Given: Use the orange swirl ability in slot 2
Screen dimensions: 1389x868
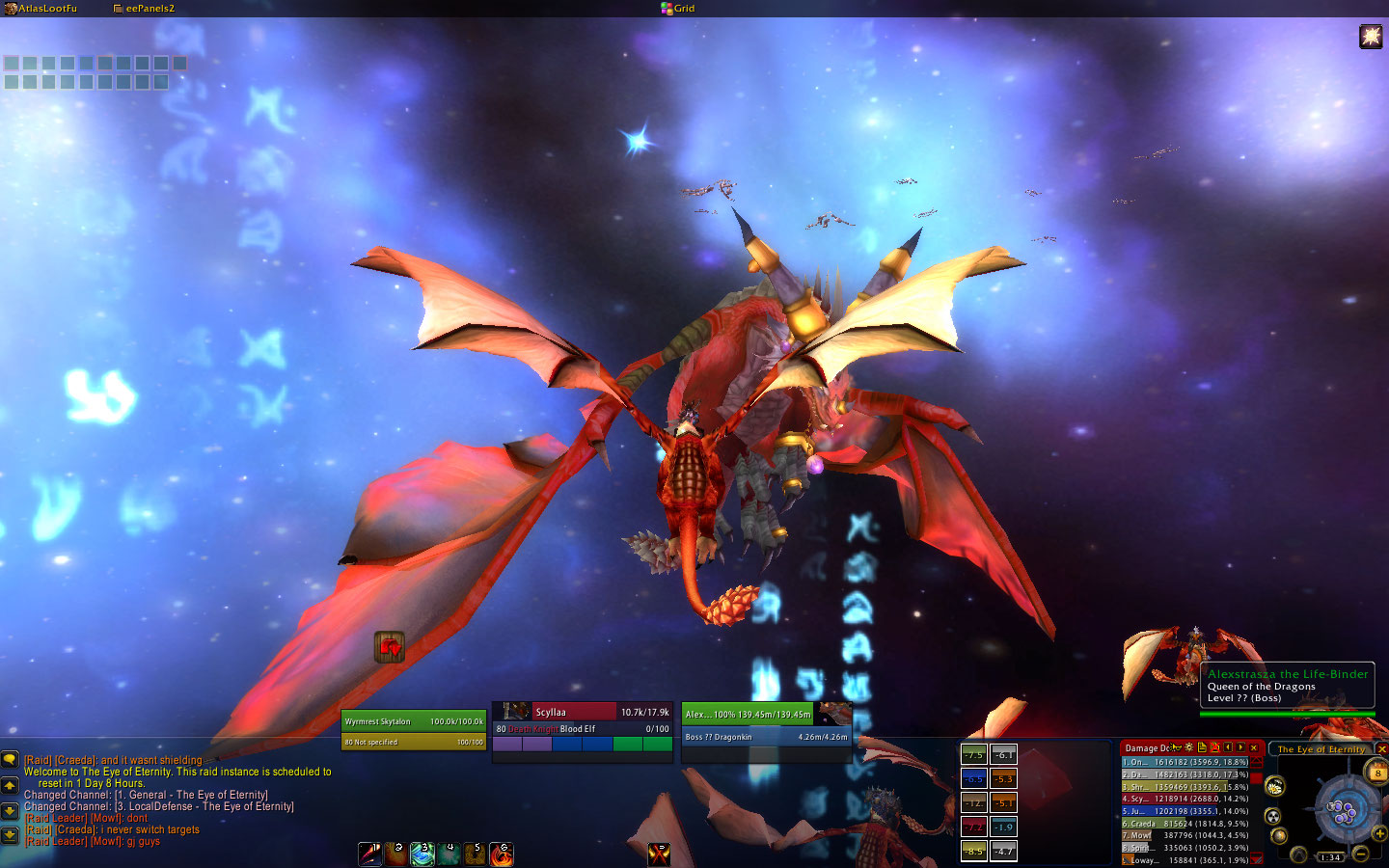Looking at the screenshot, I should 396,854.
